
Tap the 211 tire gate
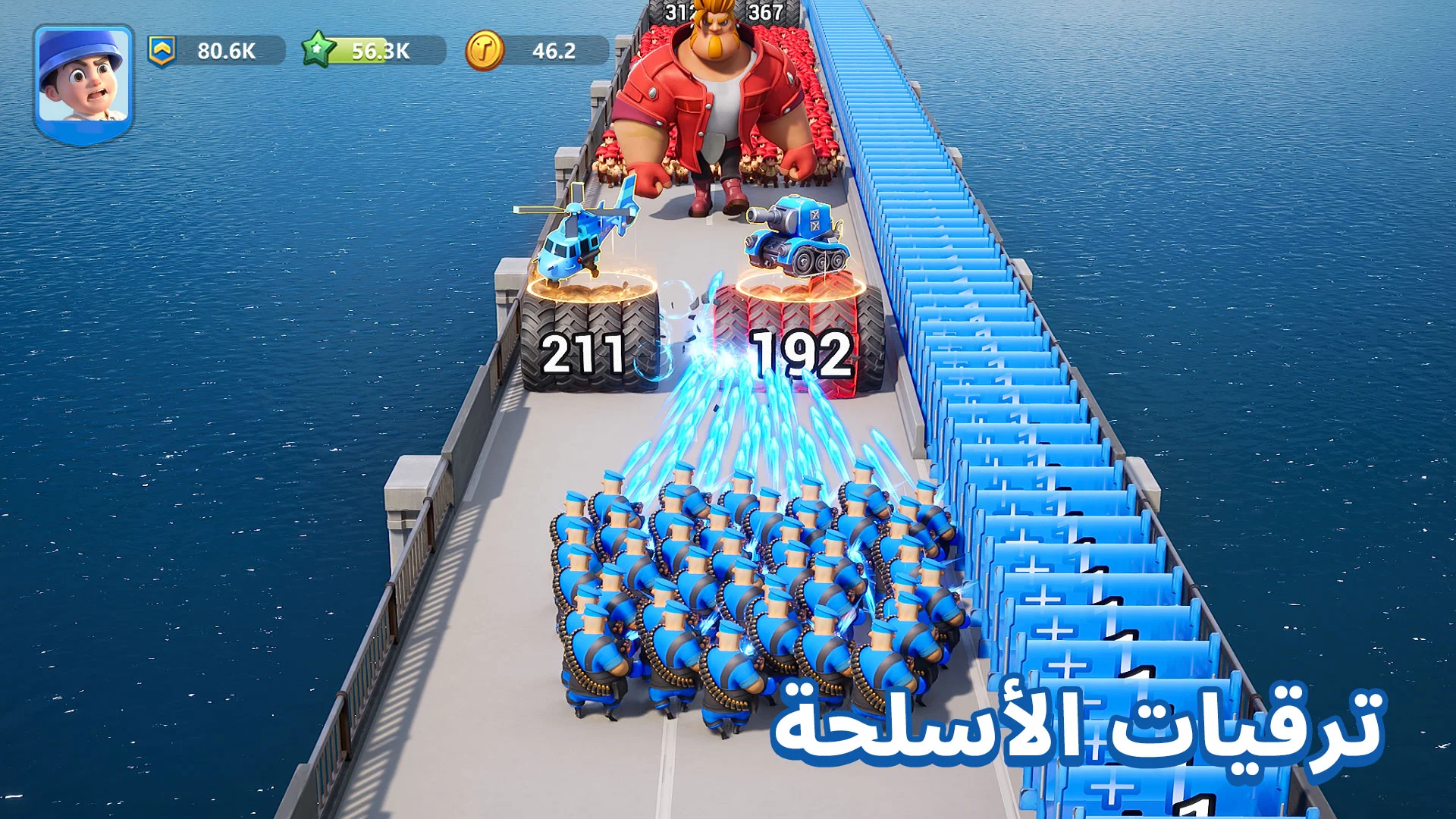[584, 349]
